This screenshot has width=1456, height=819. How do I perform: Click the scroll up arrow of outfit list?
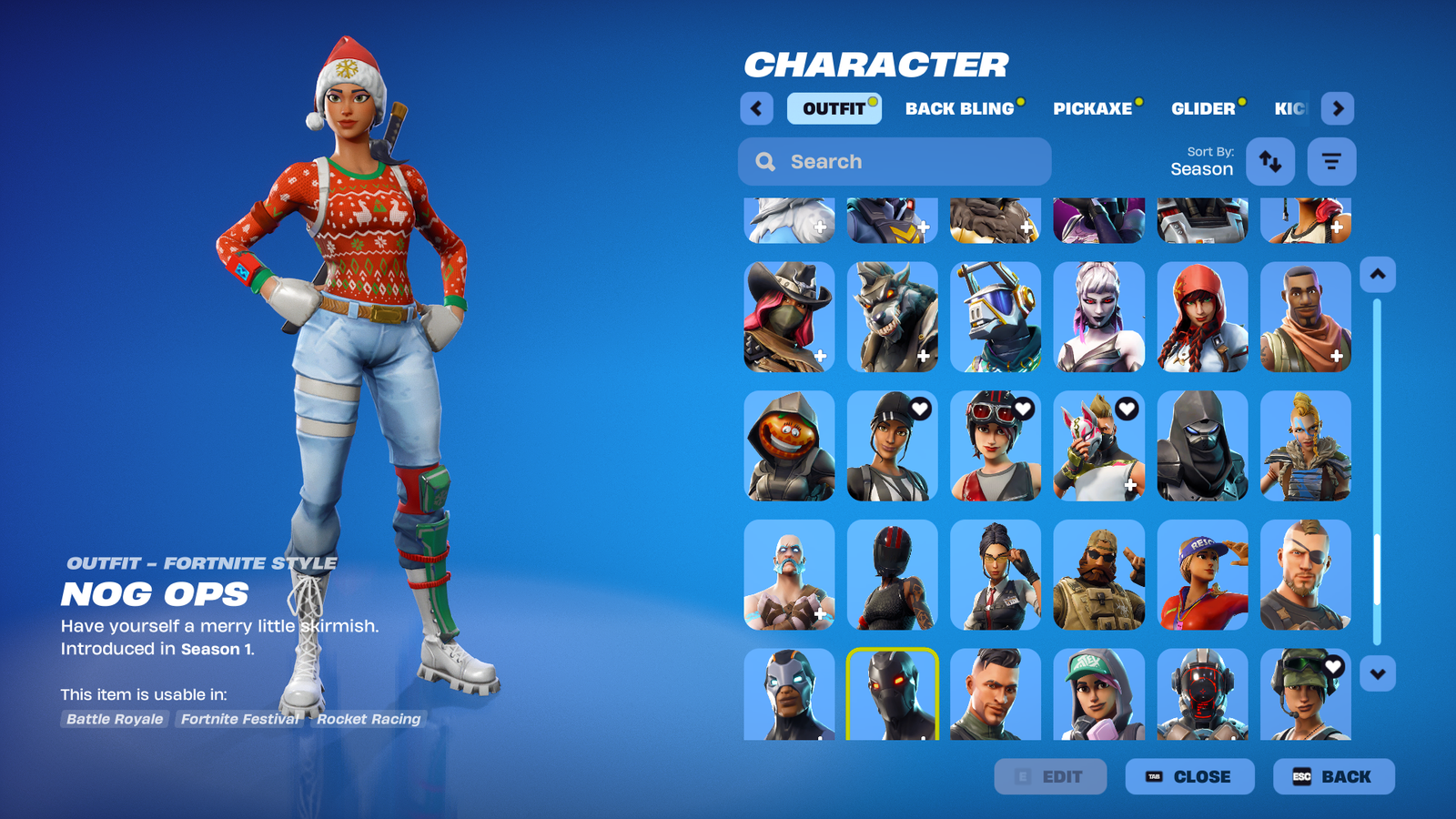point(1377,274)
